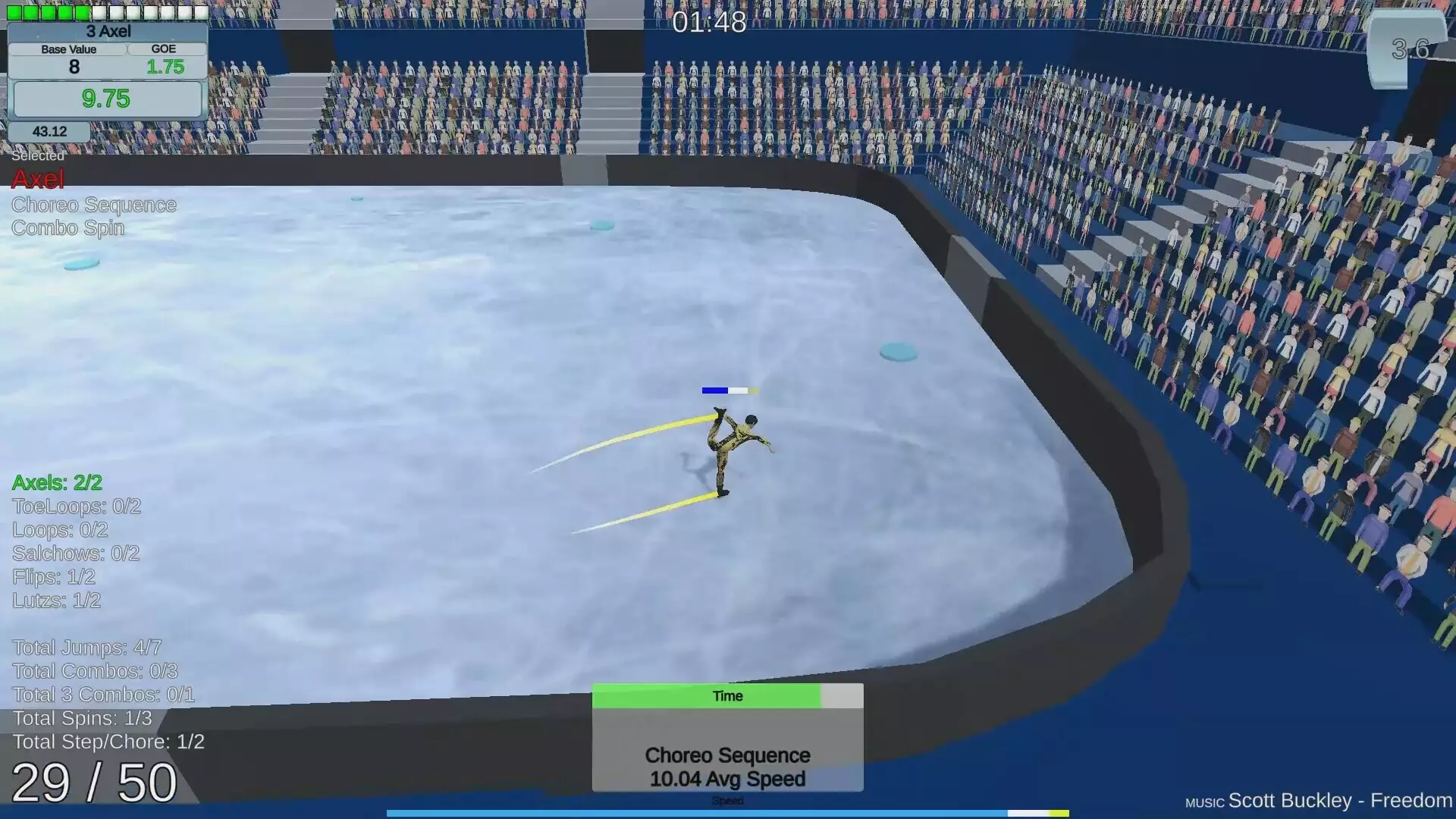
Task: Click the Base Value column header
Action: tap(68, 49)
